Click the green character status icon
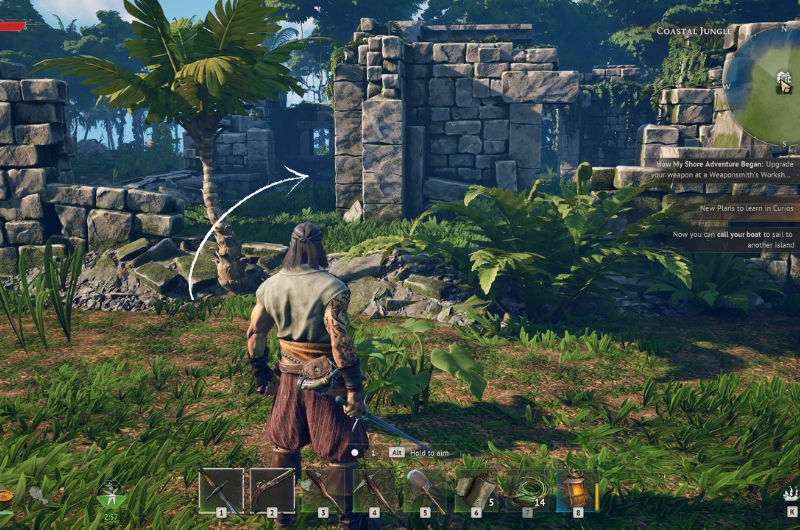 [x=110, y=496]
